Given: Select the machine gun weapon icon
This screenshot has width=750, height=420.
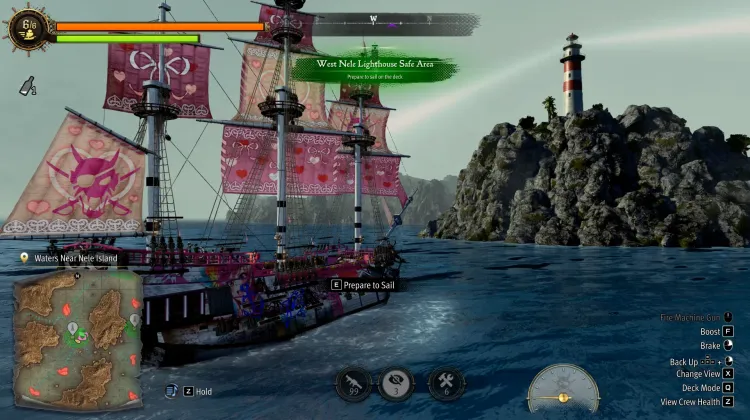Looking at the screenshot, I should coord(352,383).
